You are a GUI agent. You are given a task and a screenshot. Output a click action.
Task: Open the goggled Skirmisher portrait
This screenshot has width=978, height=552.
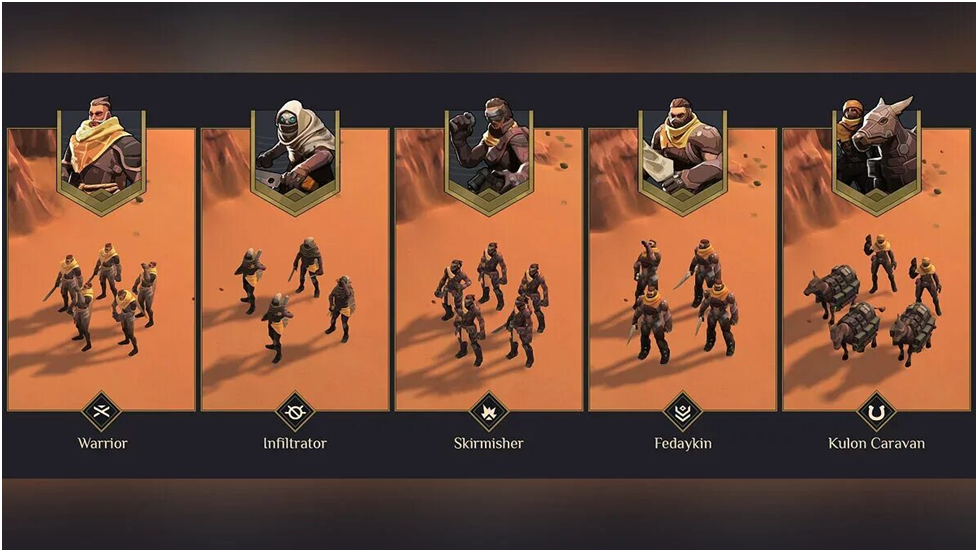pos(489,150)
